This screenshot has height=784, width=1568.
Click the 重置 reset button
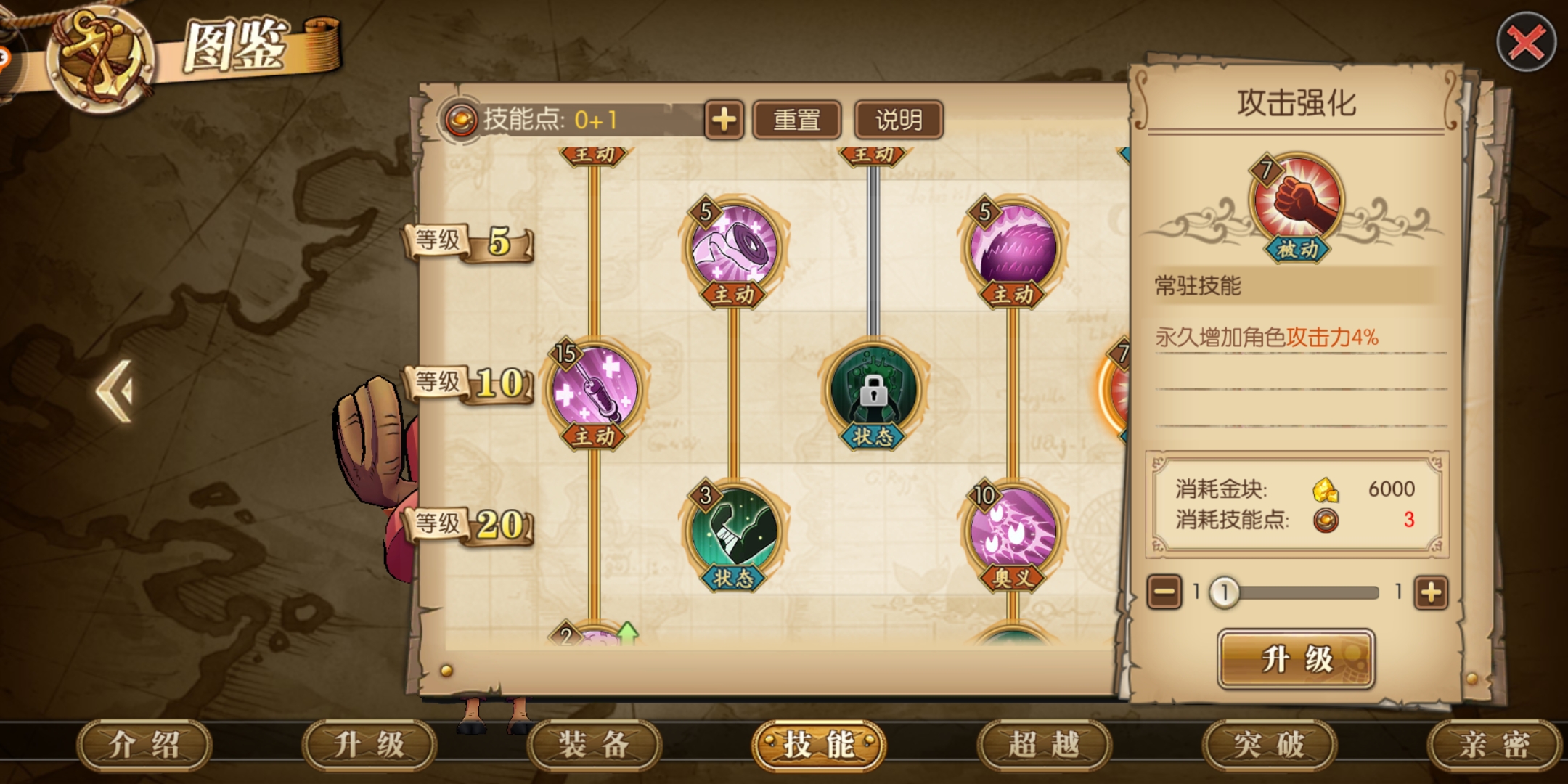pos(797,118)
